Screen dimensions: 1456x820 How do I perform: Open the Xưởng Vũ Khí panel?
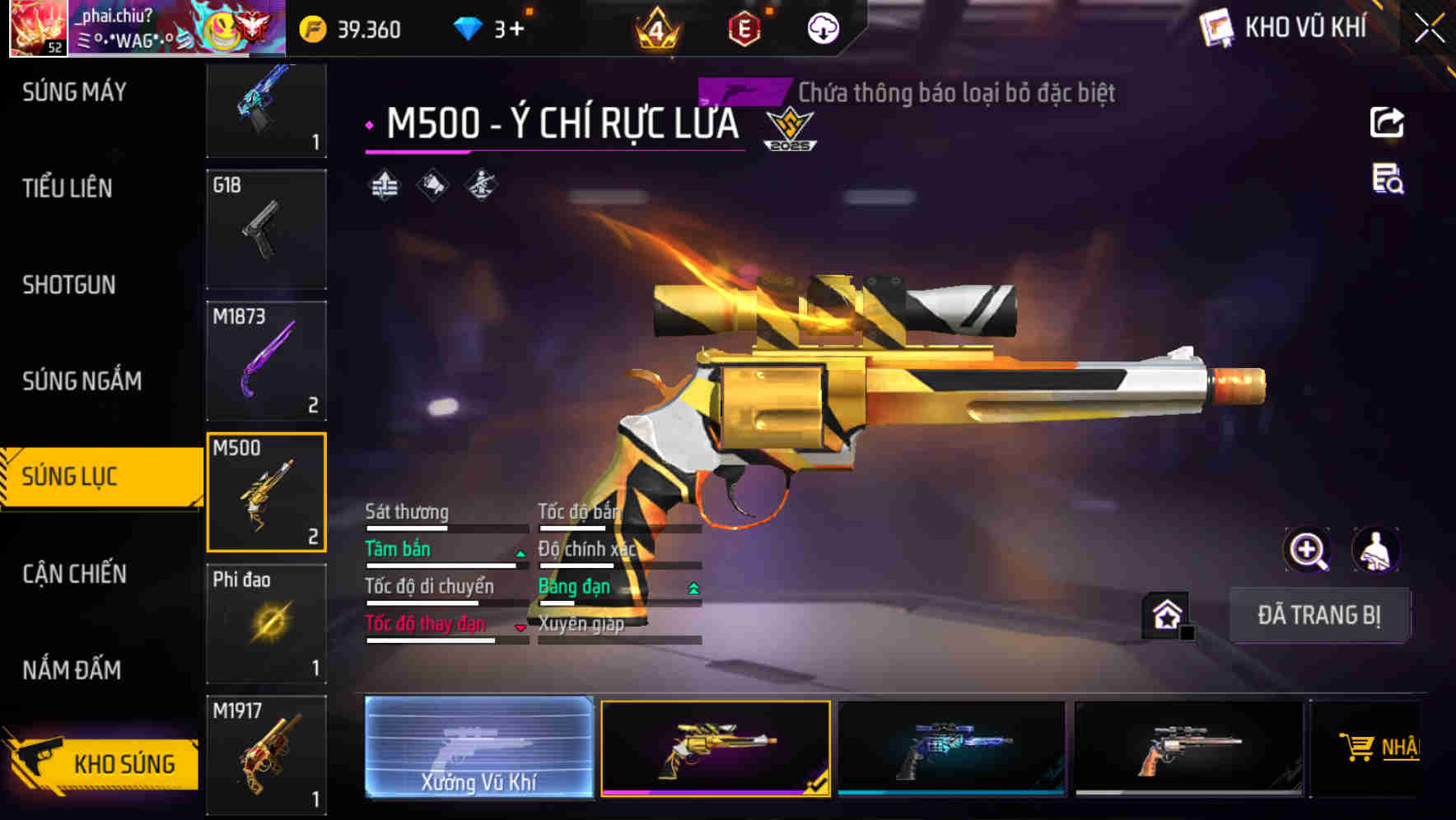[478, 748]
